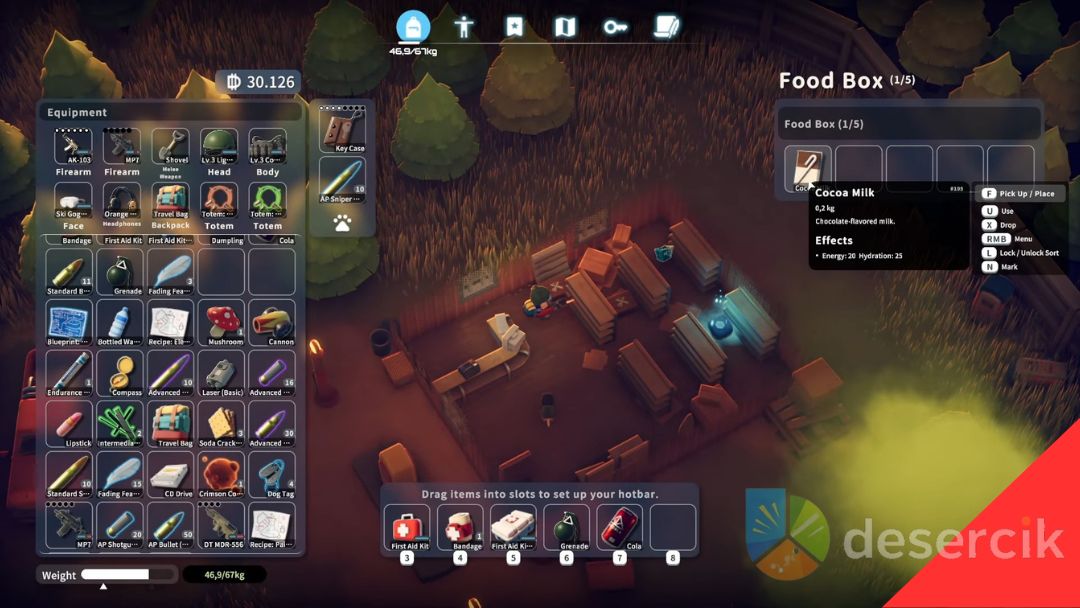Show the key icon tab
1080x608 pixels.
(615, 27)
